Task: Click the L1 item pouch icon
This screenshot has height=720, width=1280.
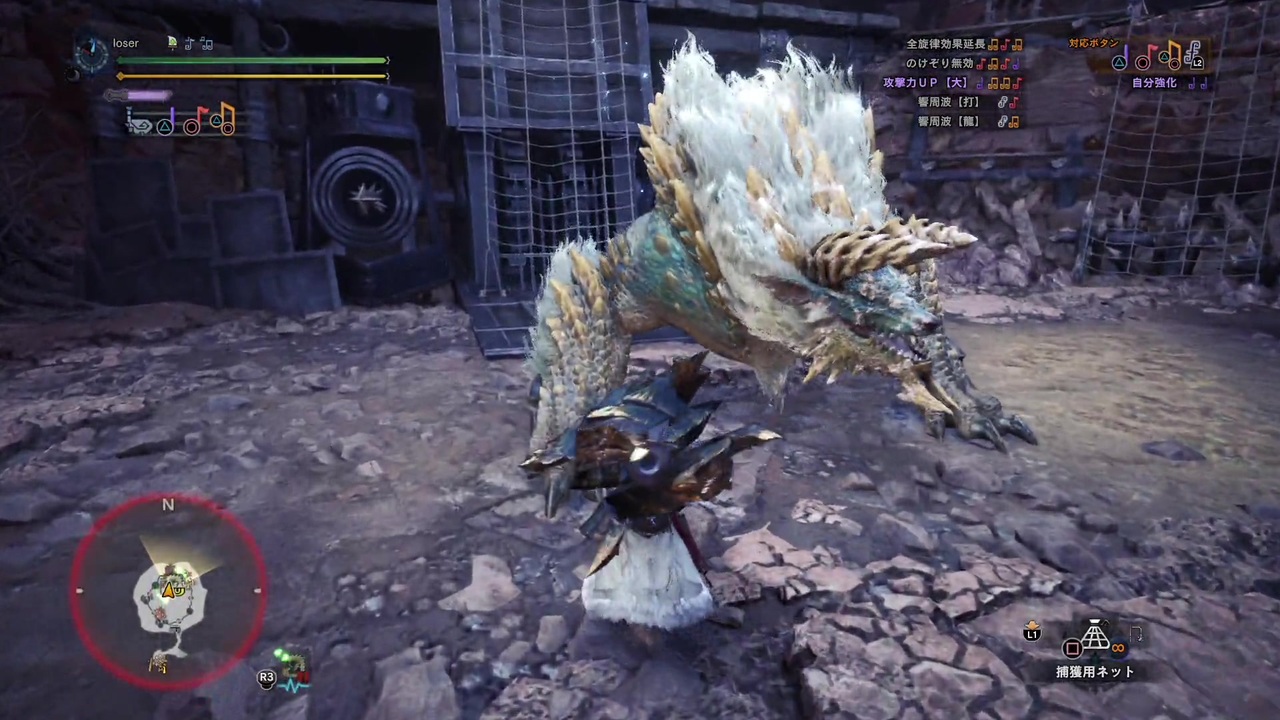Action: click(1031, 630)
